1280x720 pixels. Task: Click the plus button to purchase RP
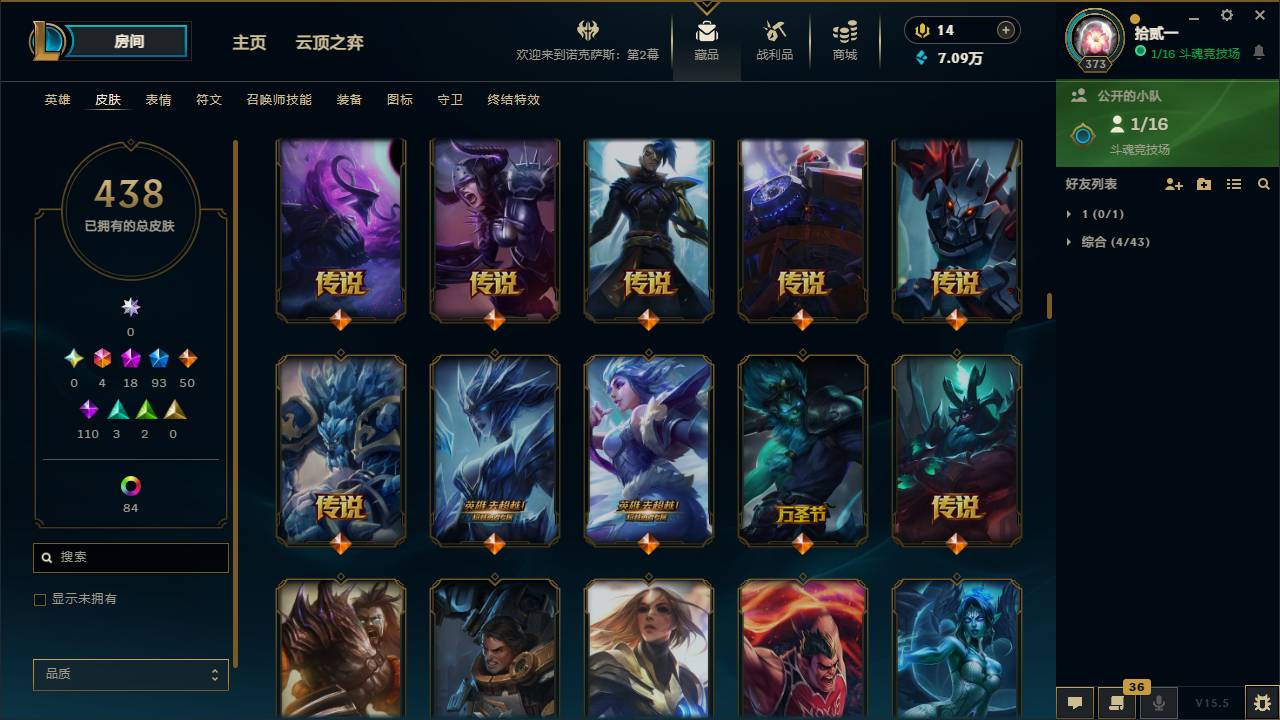point(1004,30)
